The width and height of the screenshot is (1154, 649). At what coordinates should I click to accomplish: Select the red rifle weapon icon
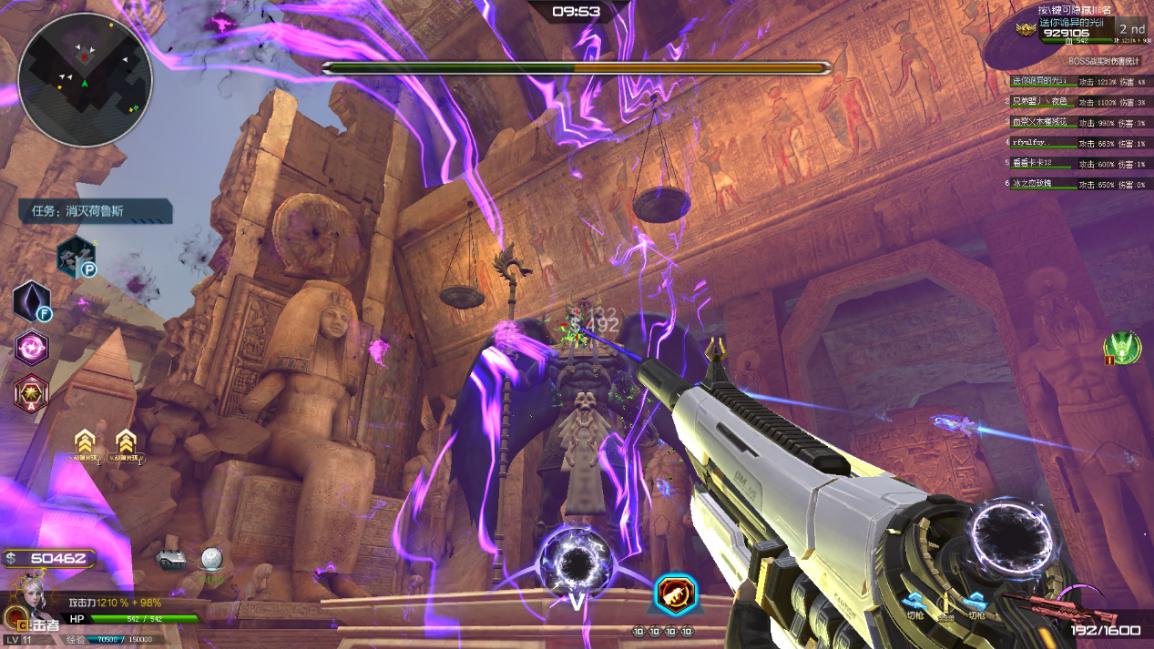pyautogui.click(x=1040, y=604)
